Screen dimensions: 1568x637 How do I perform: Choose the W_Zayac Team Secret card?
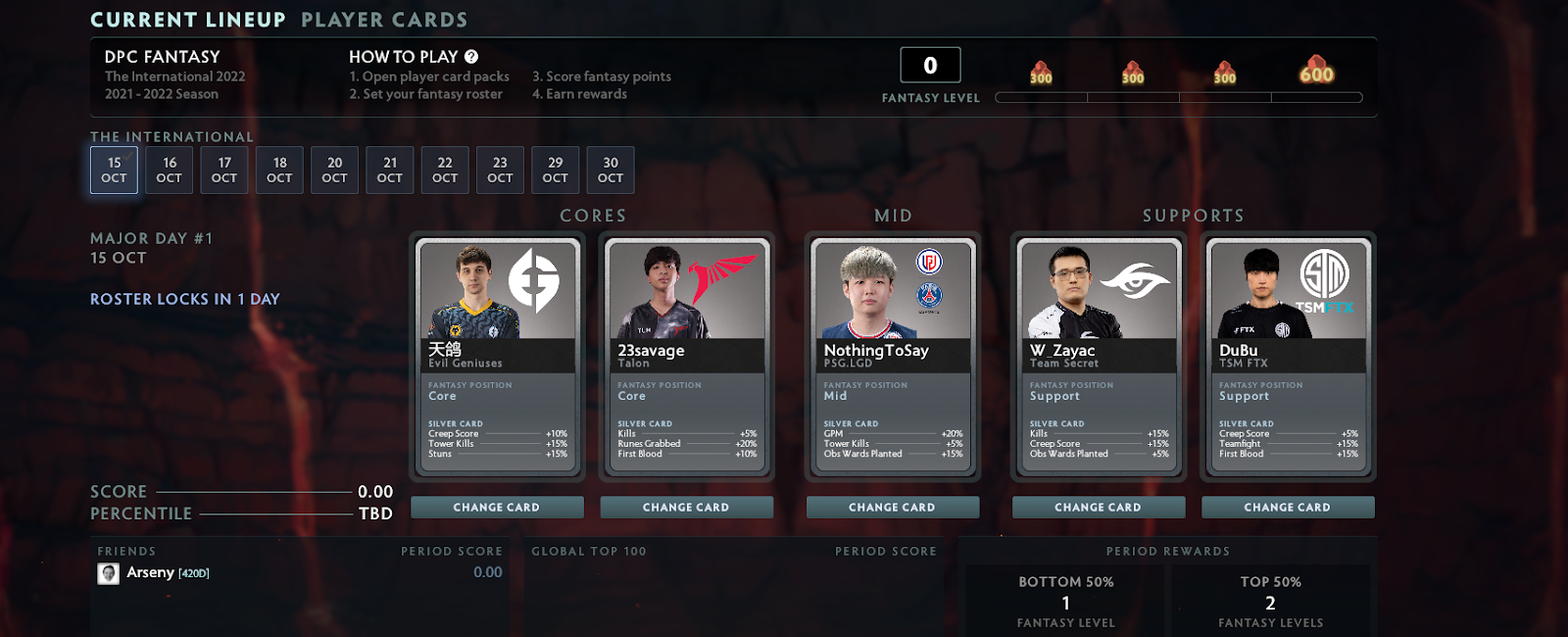(x=1098, y=357)
